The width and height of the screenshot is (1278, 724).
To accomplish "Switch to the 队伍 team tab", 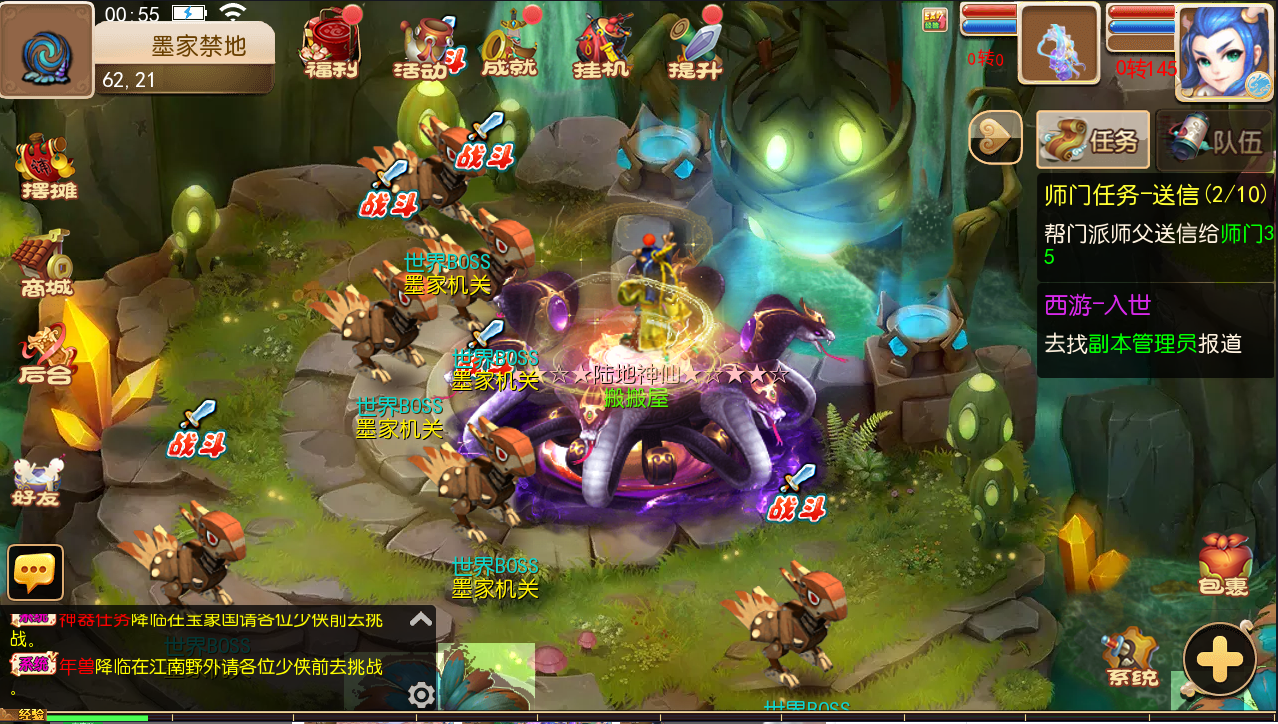I will click(x=1214, y=140).
